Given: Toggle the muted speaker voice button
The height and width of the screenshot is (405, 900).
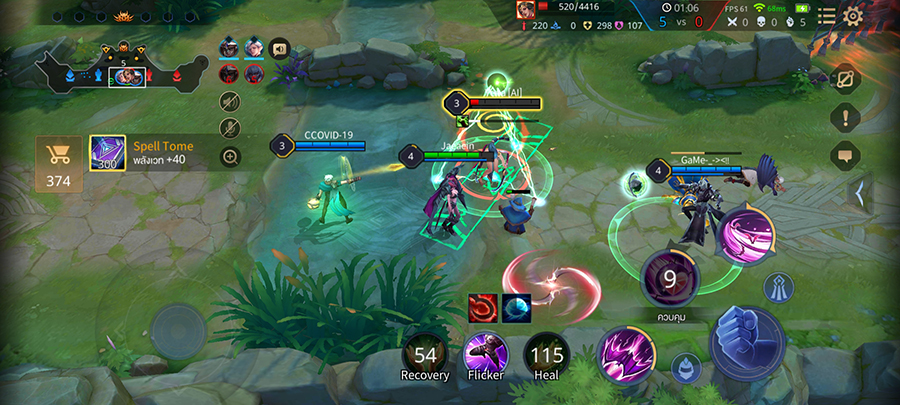Looking at the screenshot, I should [230, 101].
